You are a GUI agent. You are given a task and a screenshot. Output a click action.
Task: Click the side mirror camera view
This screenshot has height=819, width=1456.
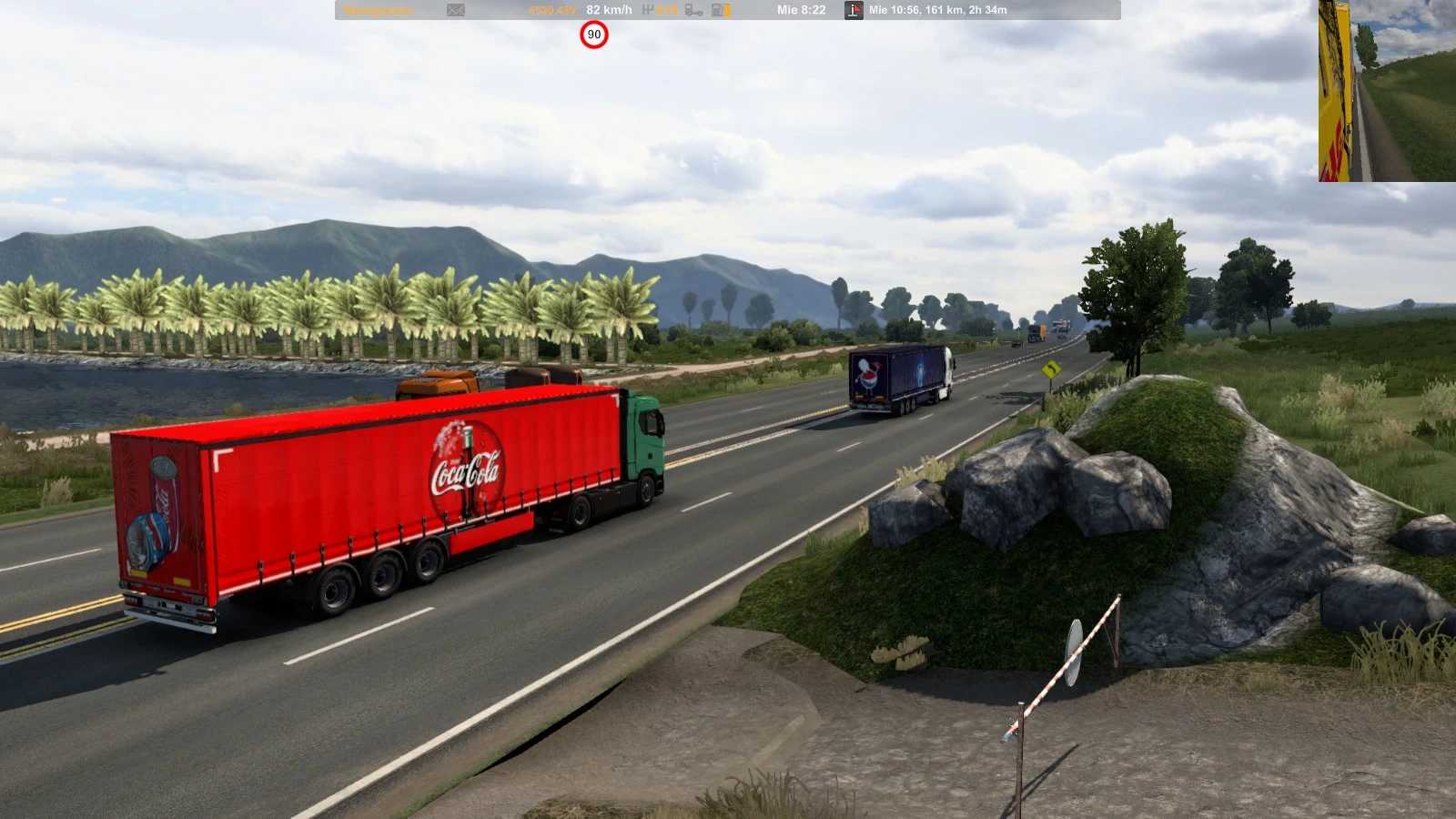(1387, 91)
